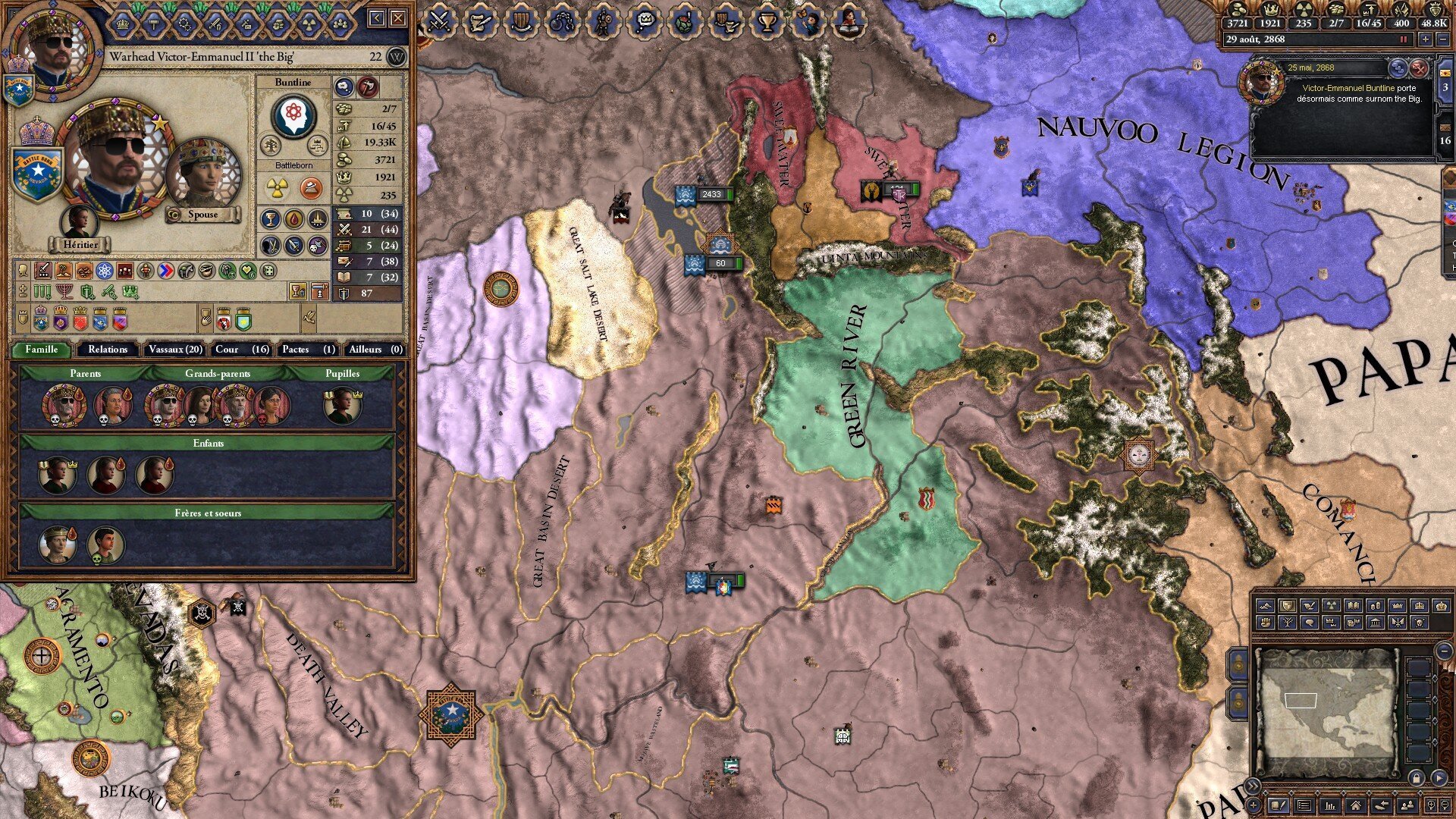Click the Spouse portrait
This screenshot has height=819, width=1456.
tap(202, 178)
